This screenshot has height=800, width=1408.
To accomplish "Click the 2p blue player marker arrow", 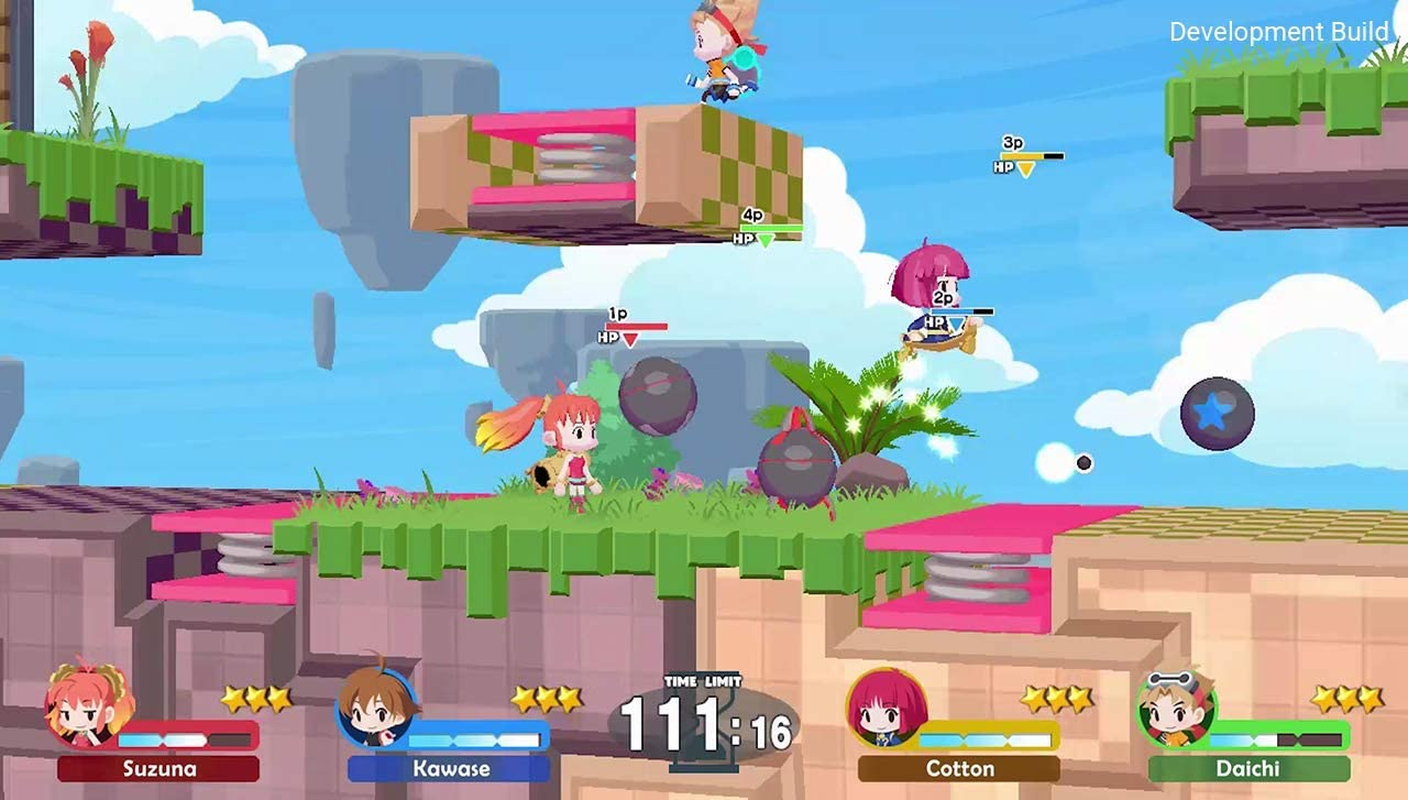I will tap(953, 324).
